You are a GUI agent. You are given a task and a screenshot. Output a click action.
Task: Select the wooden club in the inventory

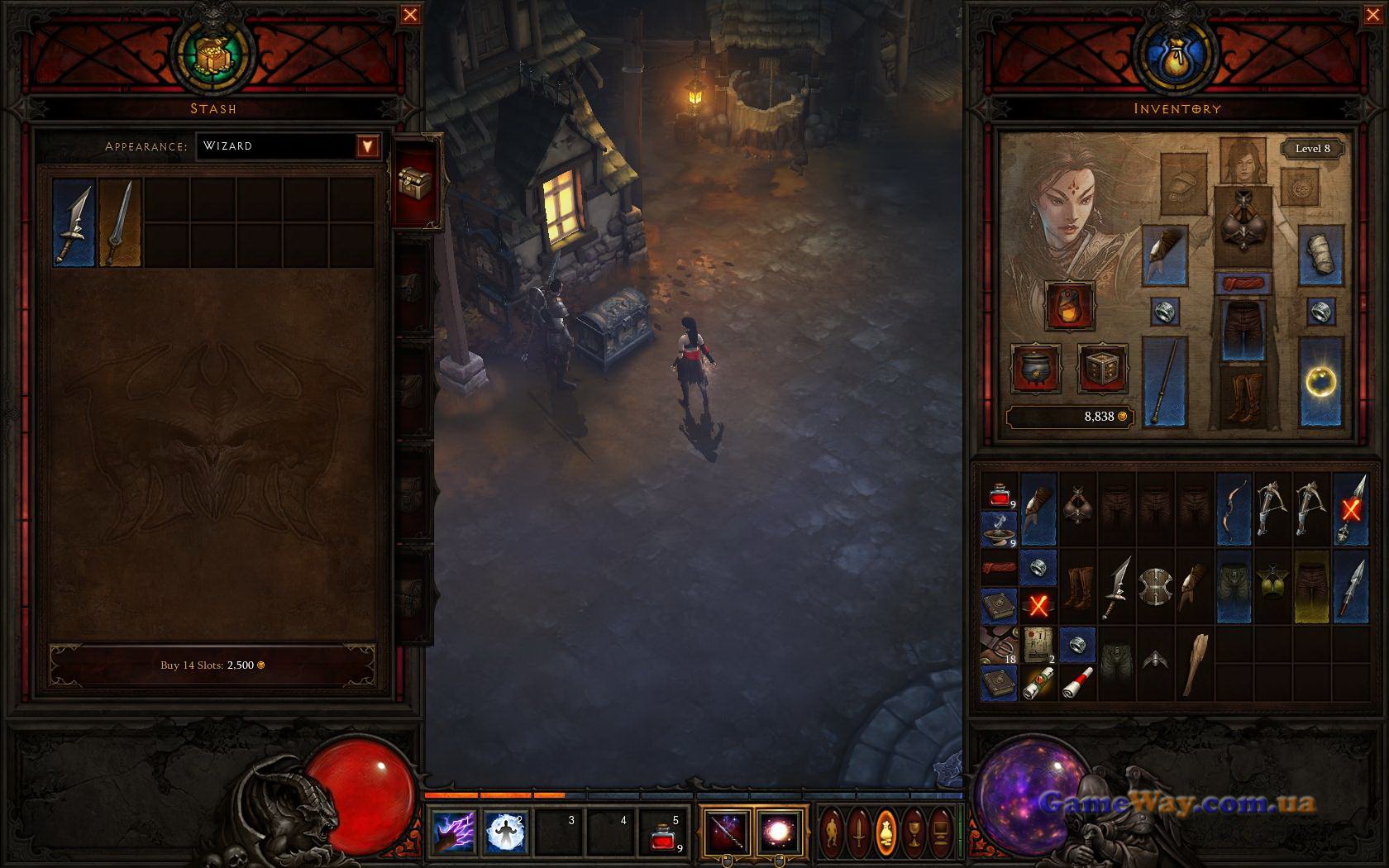pyautogui.click(x=1194, y=663)
